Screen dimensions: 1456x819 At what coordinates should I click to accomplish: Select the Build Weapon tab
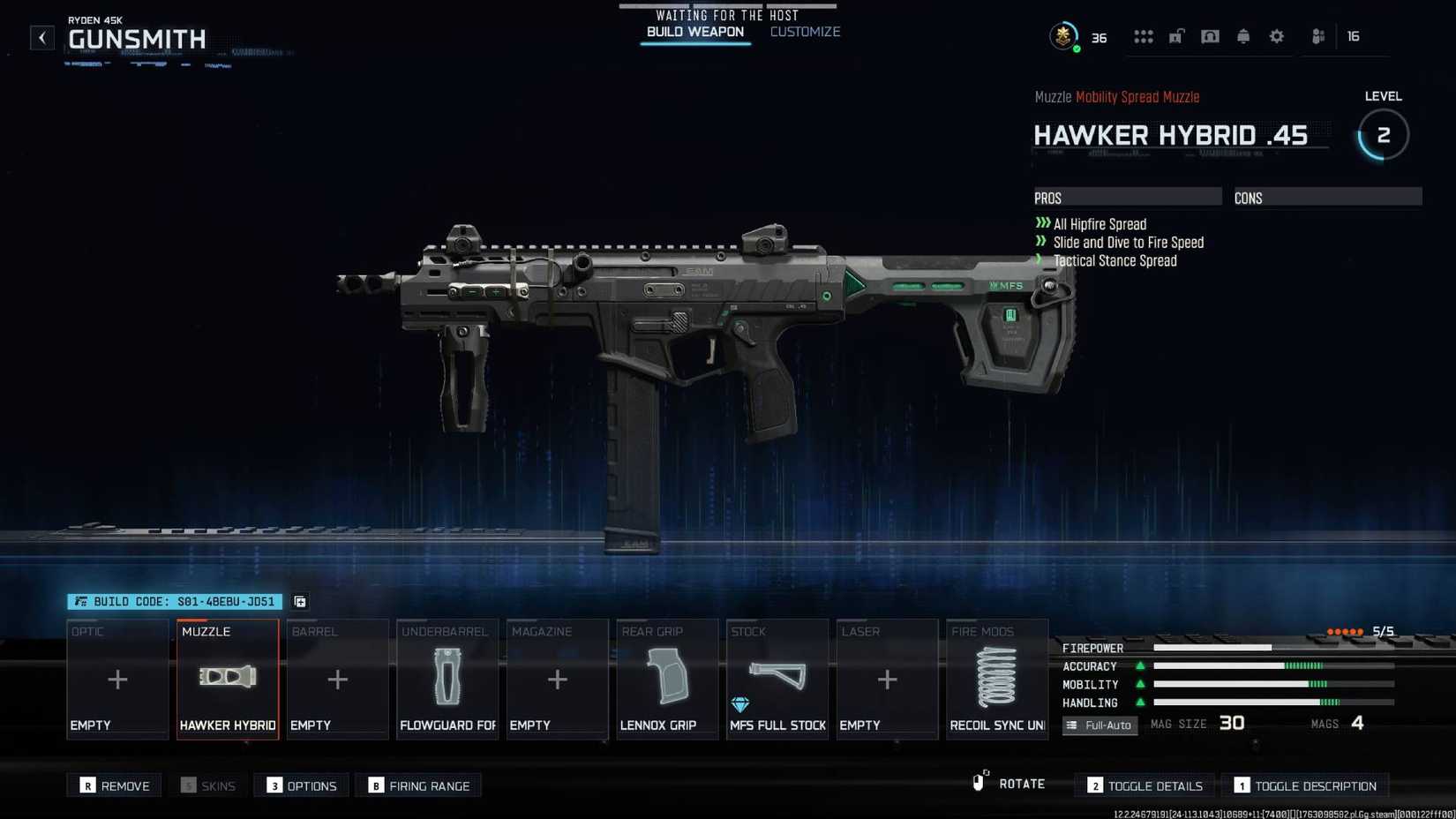tap(695, 32)
